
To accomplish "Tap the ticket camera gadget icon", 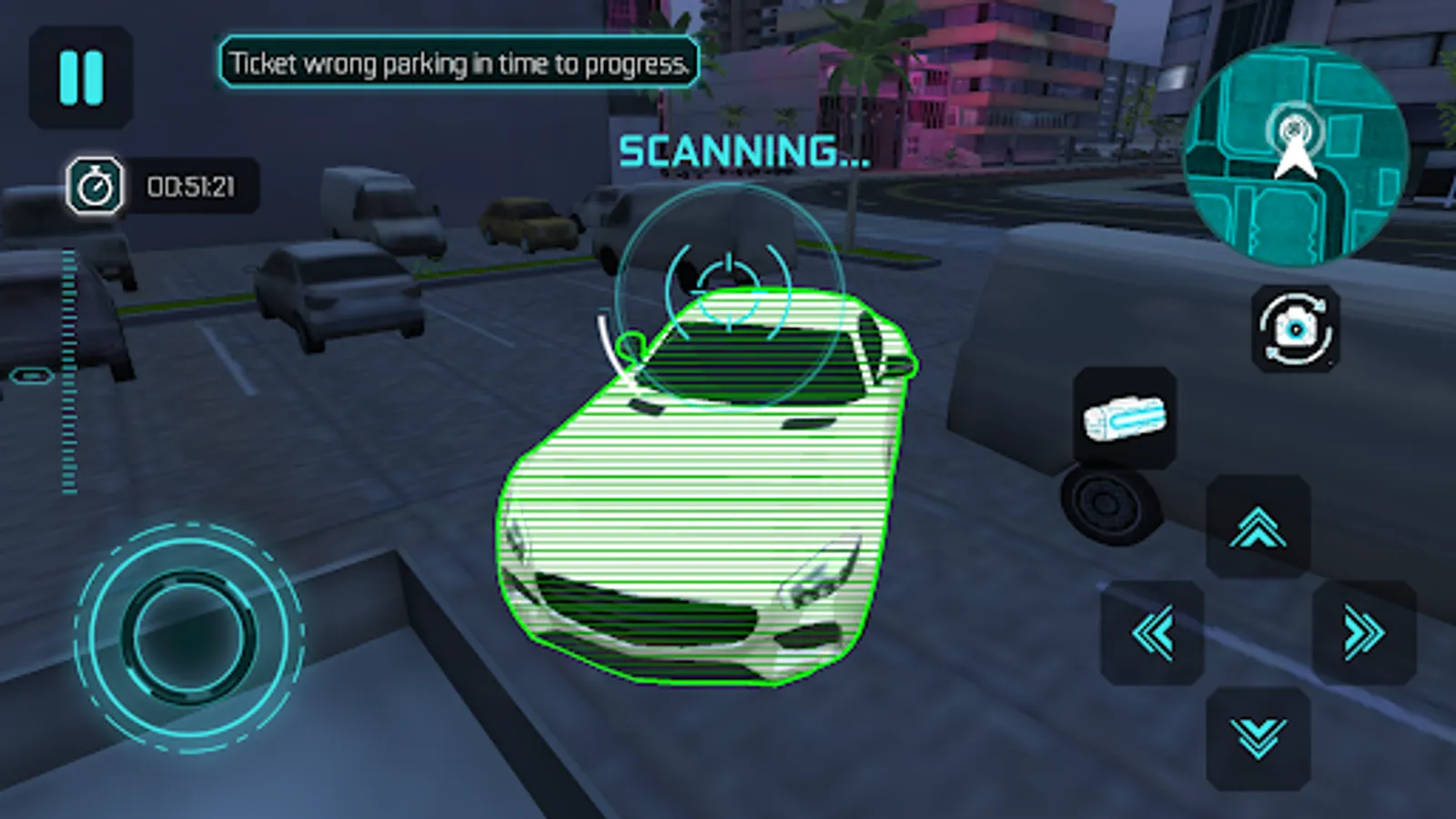I will point(1124,417).
